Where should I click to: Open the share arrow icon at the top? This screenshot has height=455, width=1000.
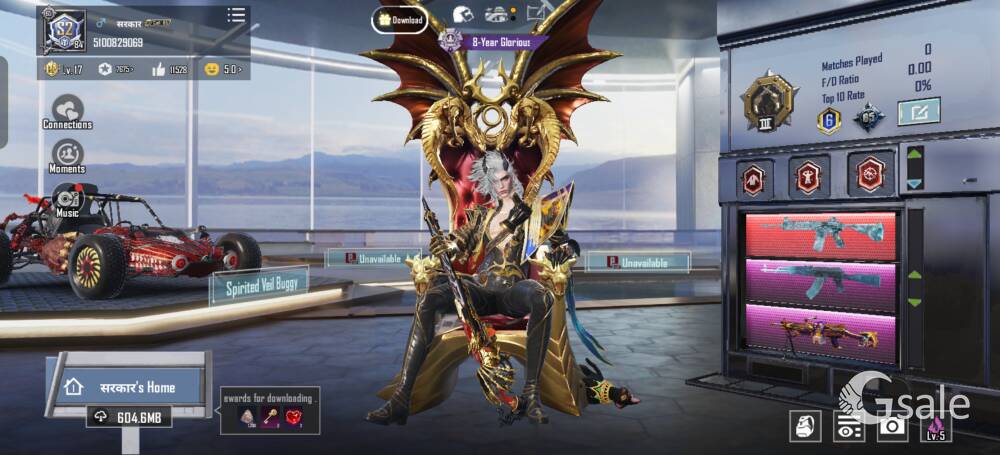click(540, 14)
